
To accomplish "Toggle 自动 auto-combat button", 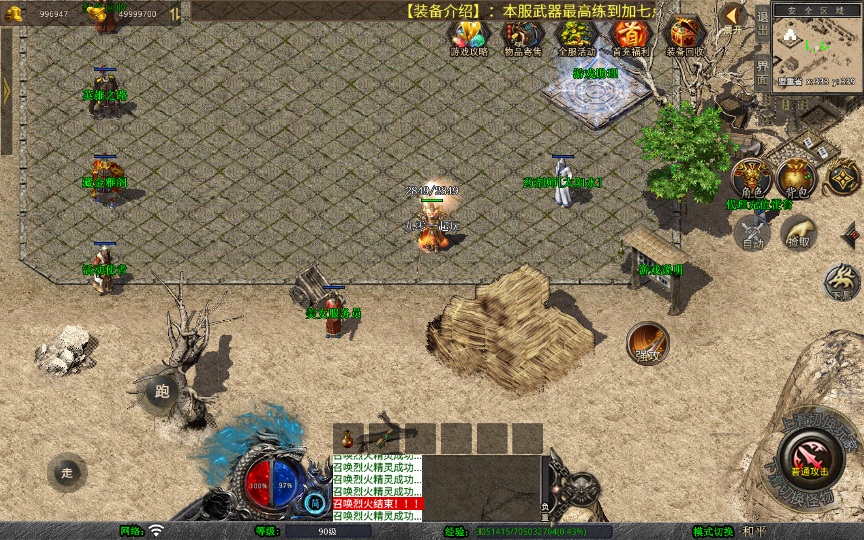I will [750, 233].
